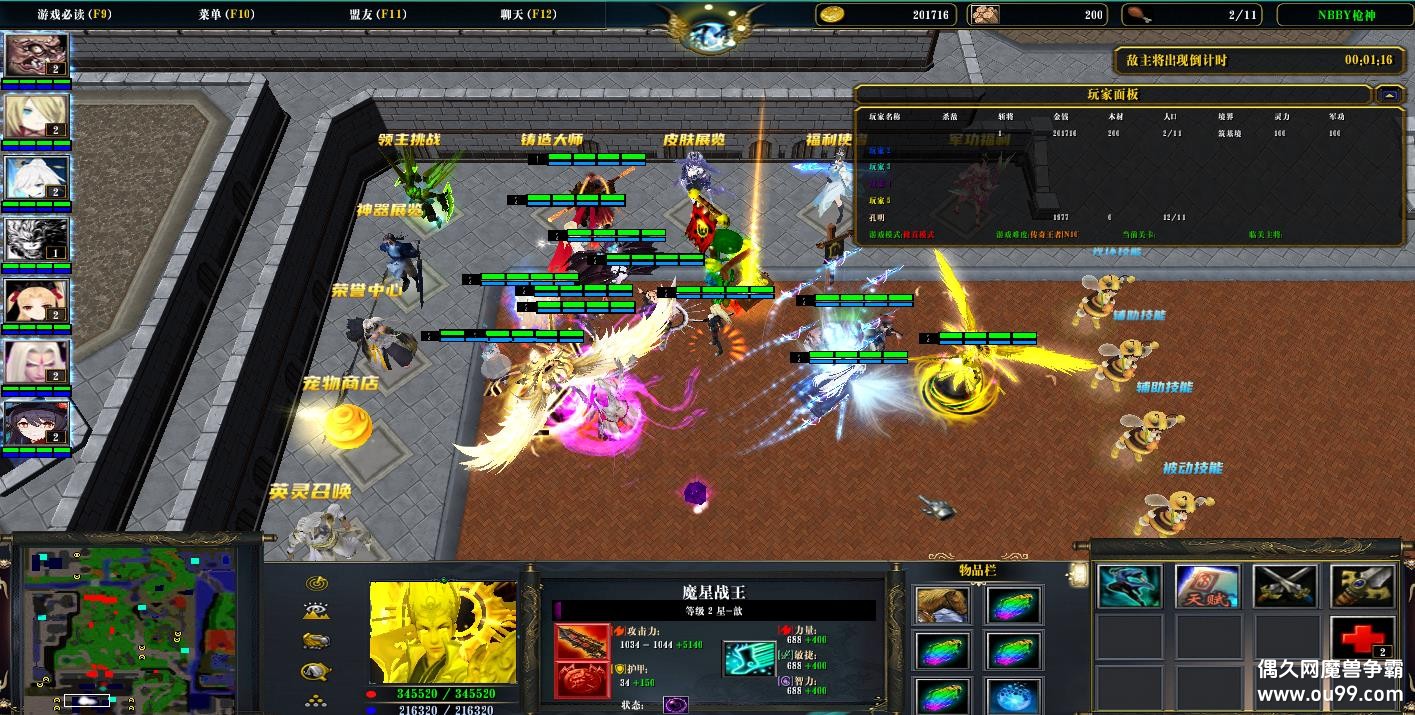1415x715 pixels.
Task: Select the black-and-white beast hero portrait
Action: 37,239
